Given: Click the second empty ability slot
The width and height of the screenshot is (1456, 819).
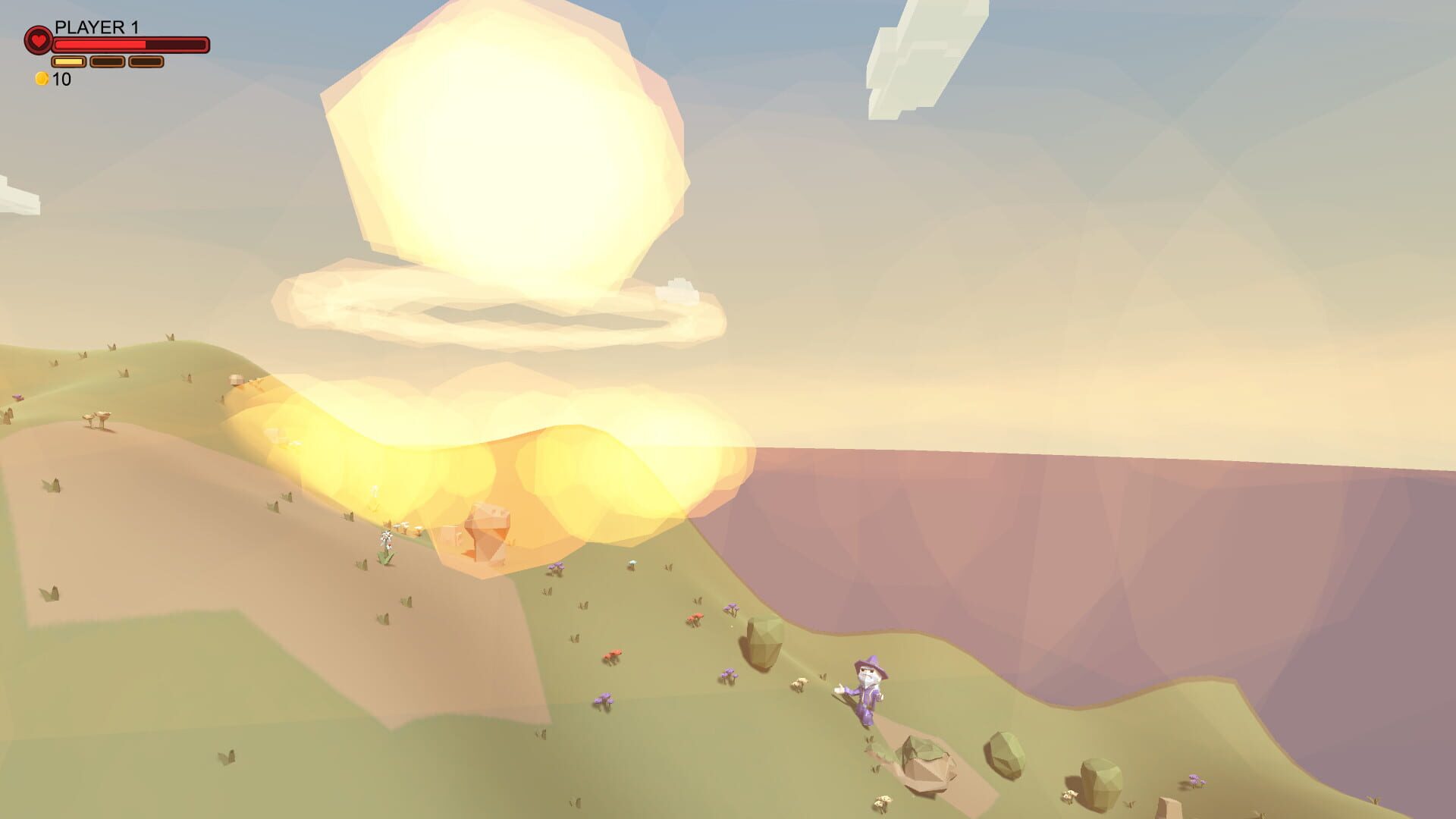Looking at the screenshot, I should coord(106,61).
